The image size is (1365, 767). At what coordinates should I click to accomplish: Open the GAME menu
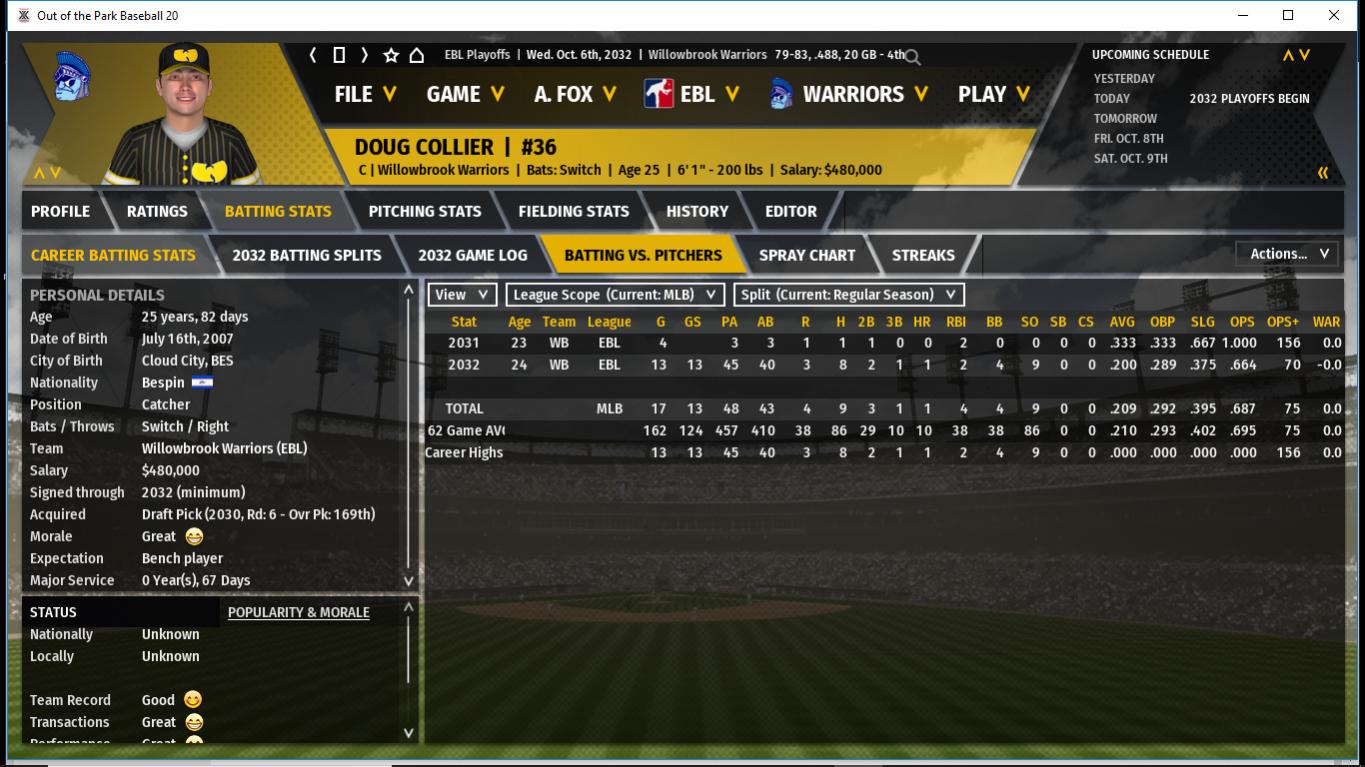(465, 94)
